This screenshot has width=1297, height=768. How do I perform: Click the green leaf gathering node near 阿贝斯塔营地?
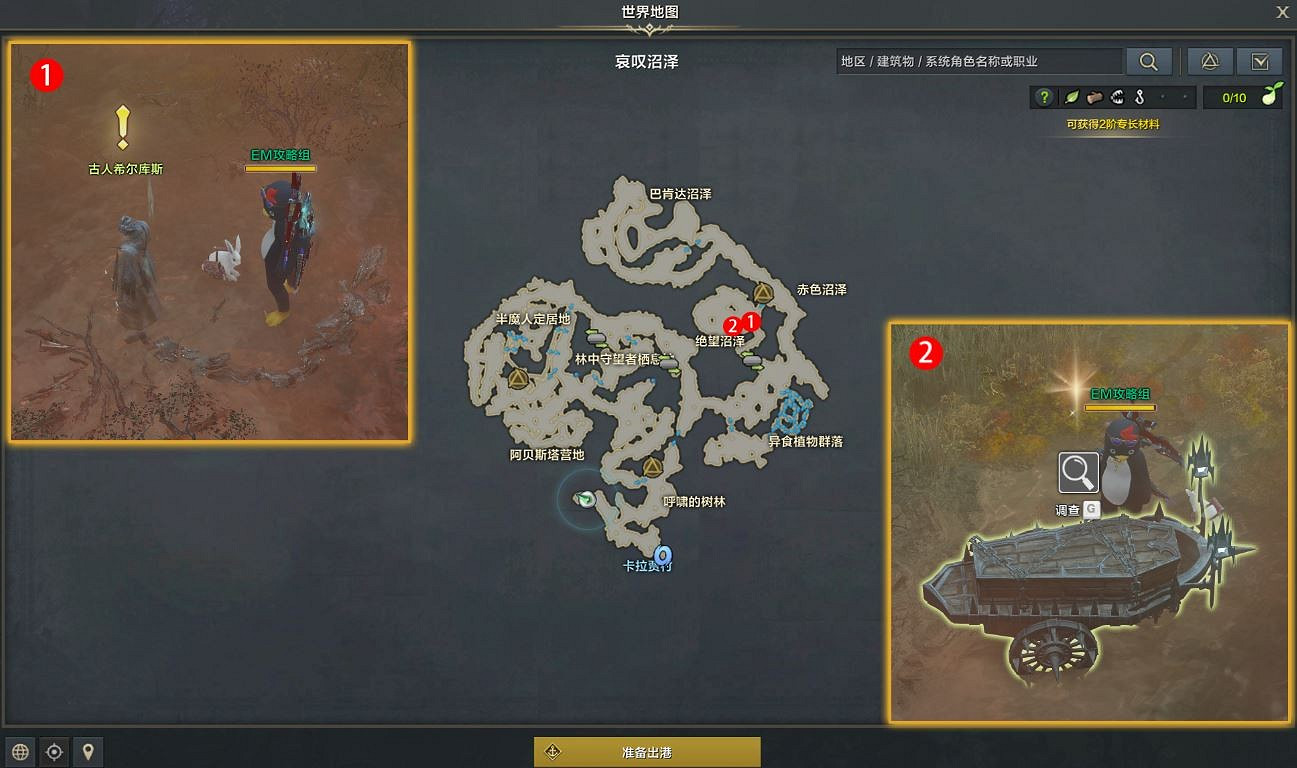click(x=584, y=498)
